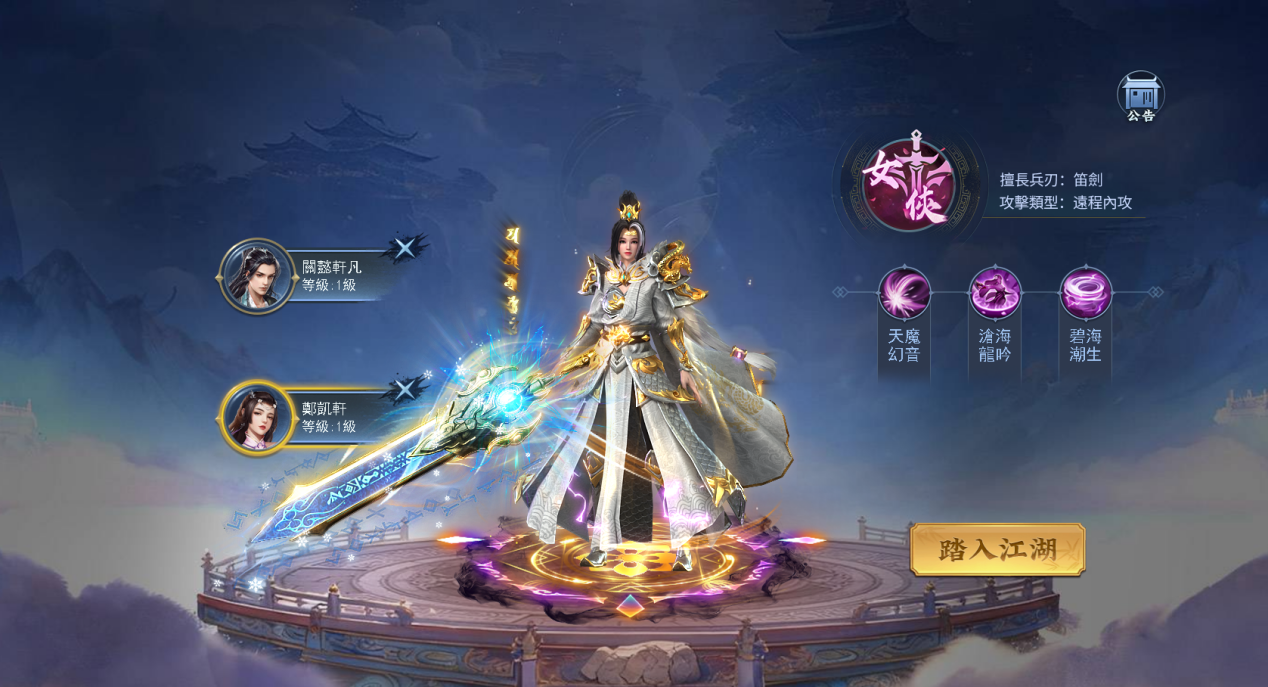View the 滄海龍吟 skill icon
This screenshot has width=1268, height=687.
pos(995,293)
